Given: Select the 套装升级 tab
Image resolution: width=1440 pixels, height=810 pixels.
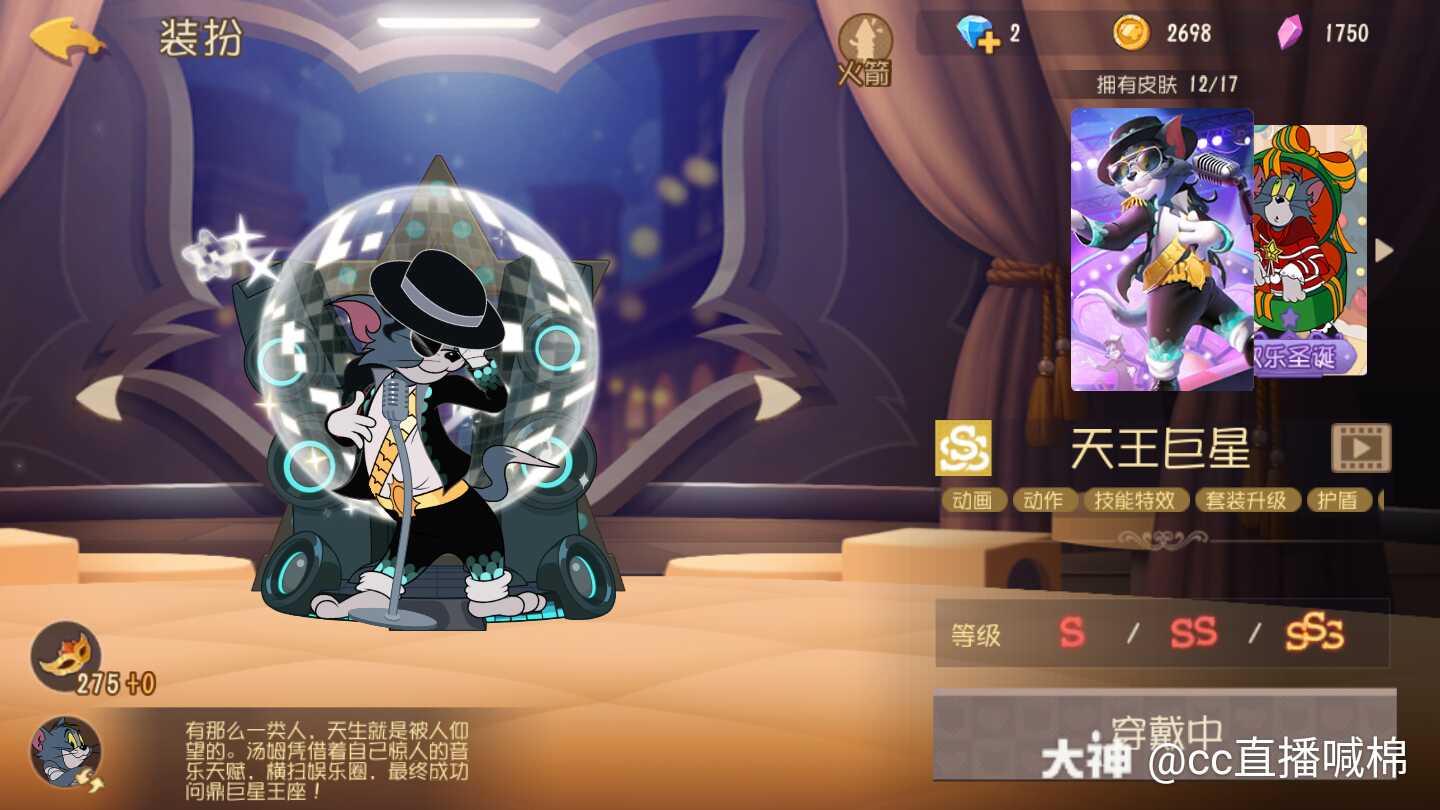Looking at the screenshot, I should (1247, 500).
